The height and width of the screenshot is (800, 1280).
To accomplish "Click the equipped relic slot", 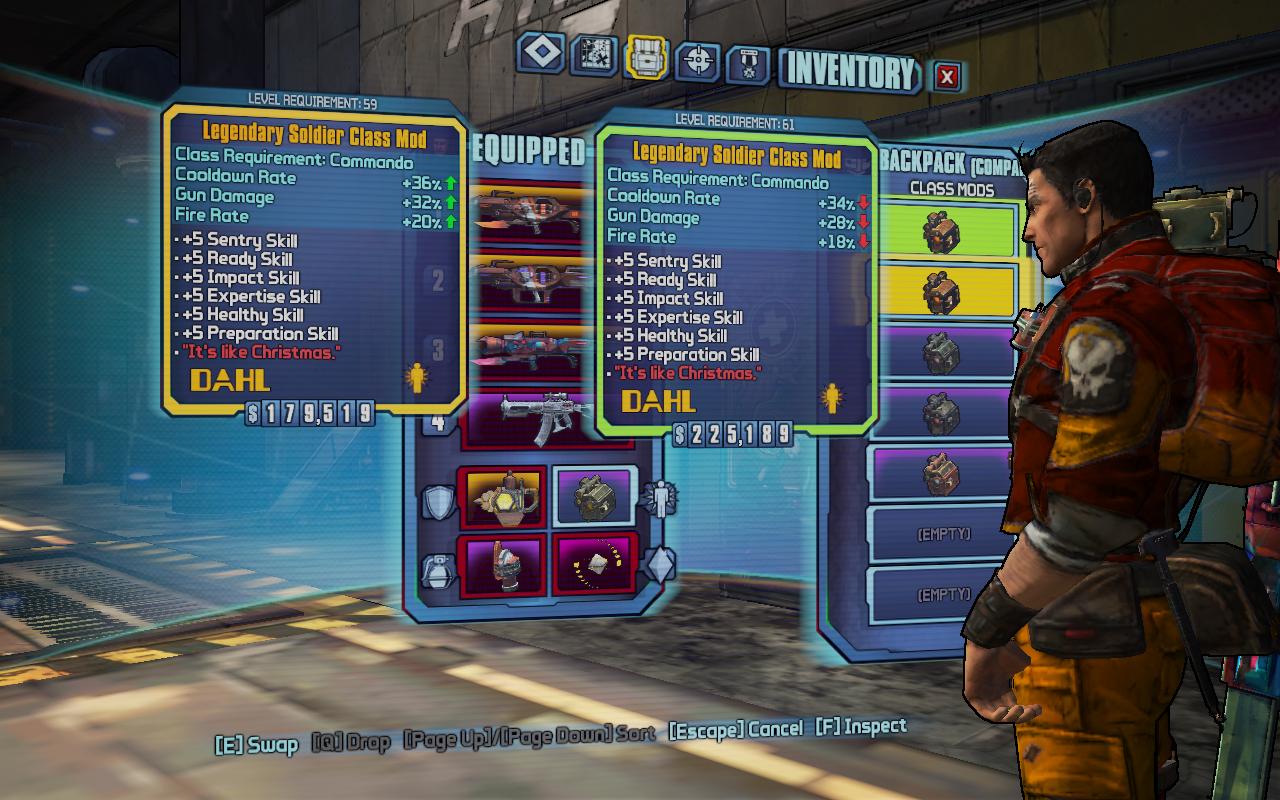I will point(594,565).
